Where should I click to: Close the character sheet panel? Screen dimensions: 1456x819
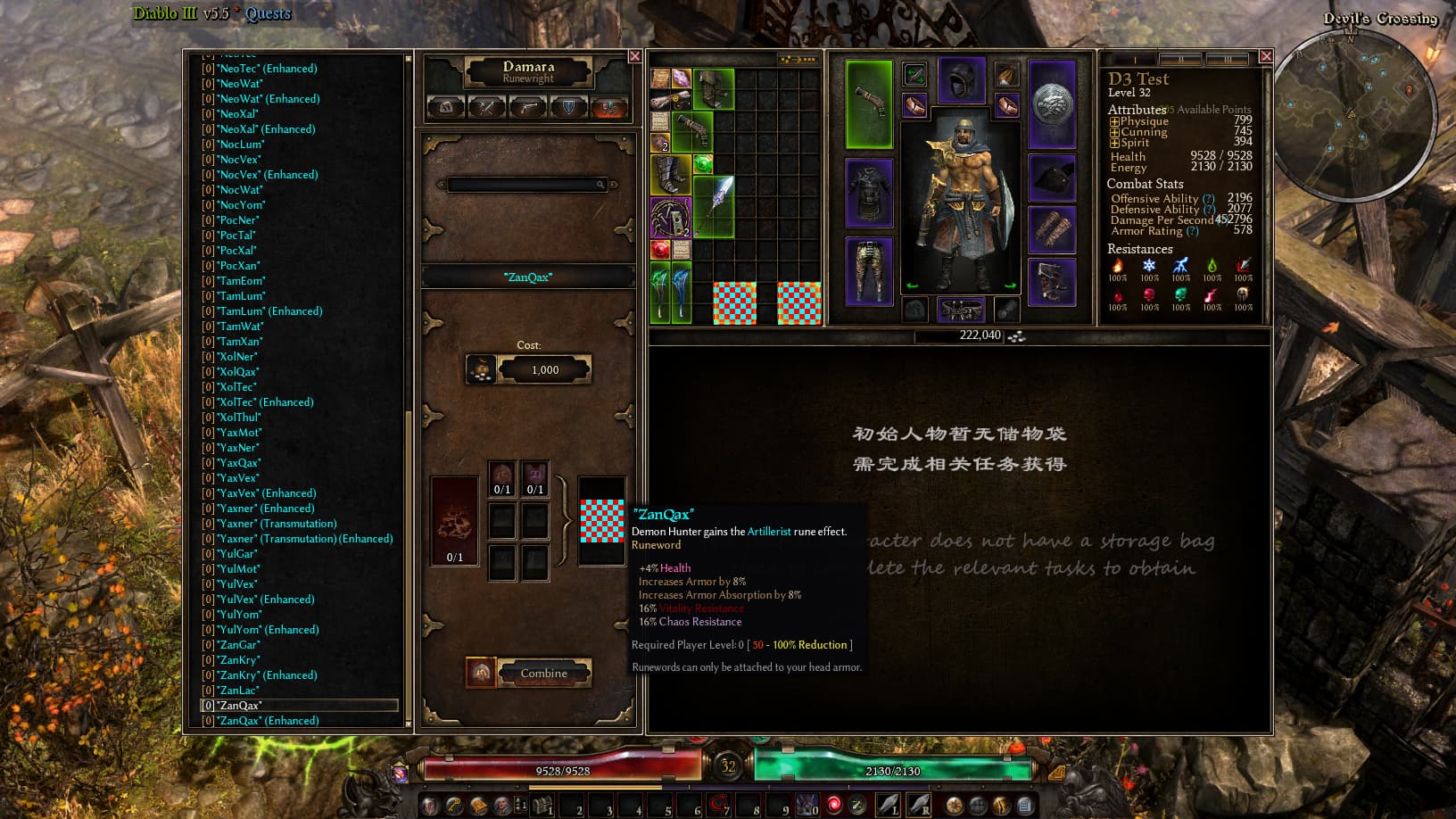tap(1265, 56)
